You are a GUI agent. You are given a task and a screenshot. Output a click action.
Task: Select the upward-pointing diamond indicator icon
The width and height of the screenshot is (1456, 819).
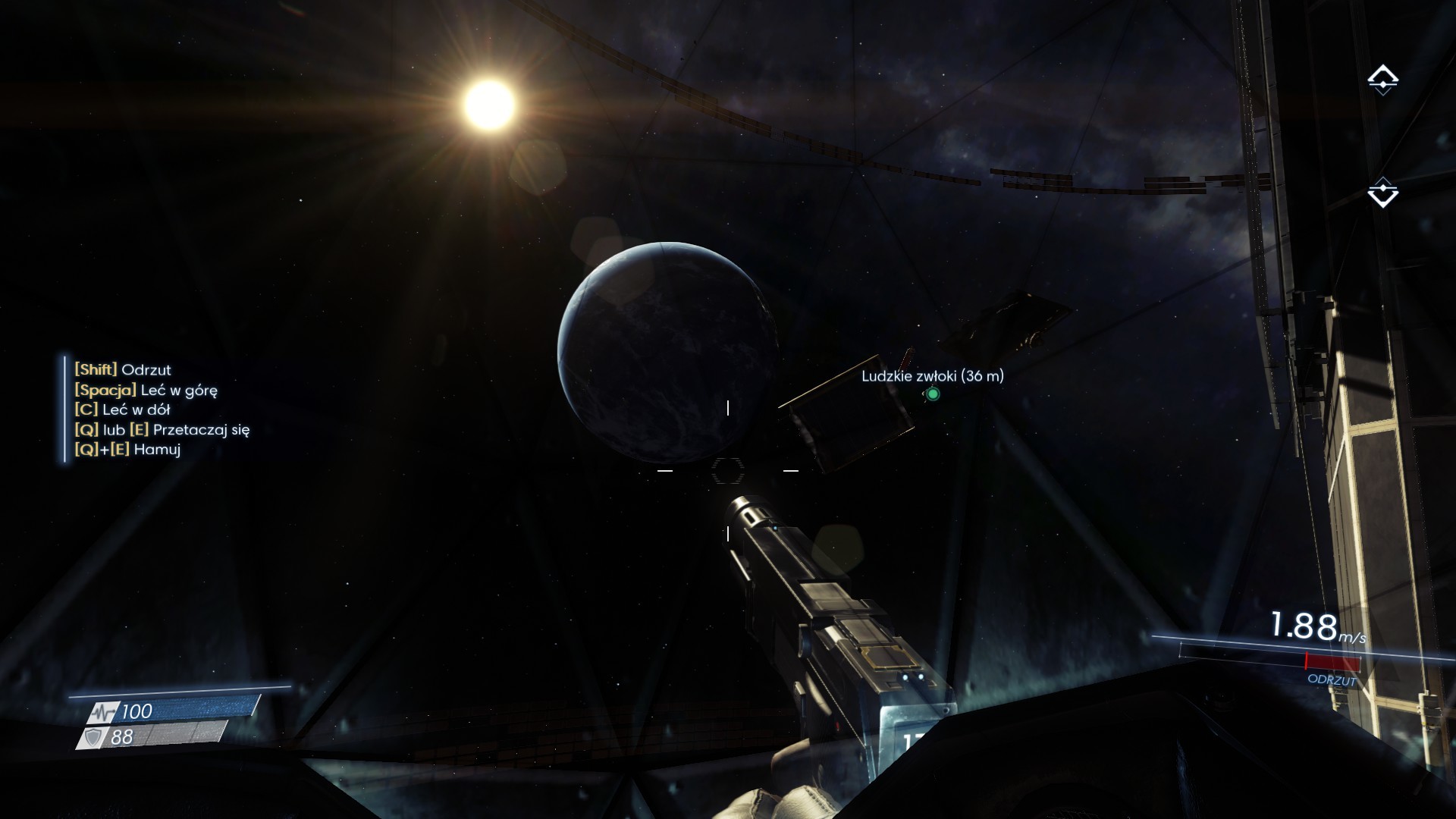tap(1382, 80)
